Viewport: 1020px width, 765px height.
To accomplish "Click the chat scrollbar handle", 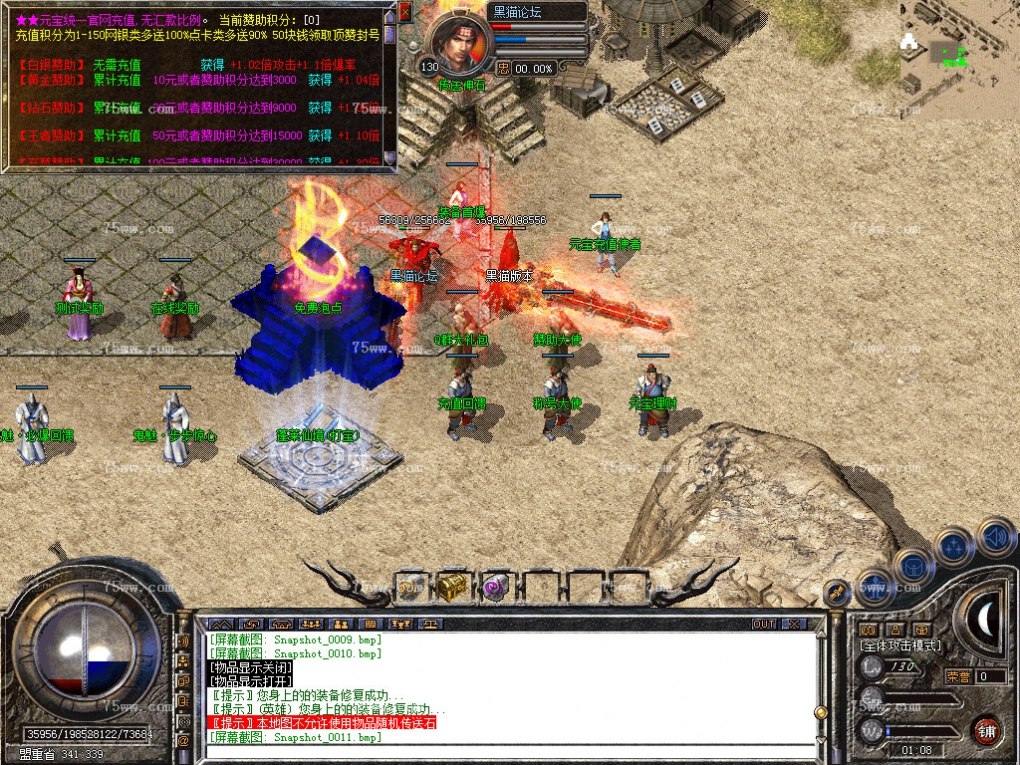I will [x=821, y=712].
